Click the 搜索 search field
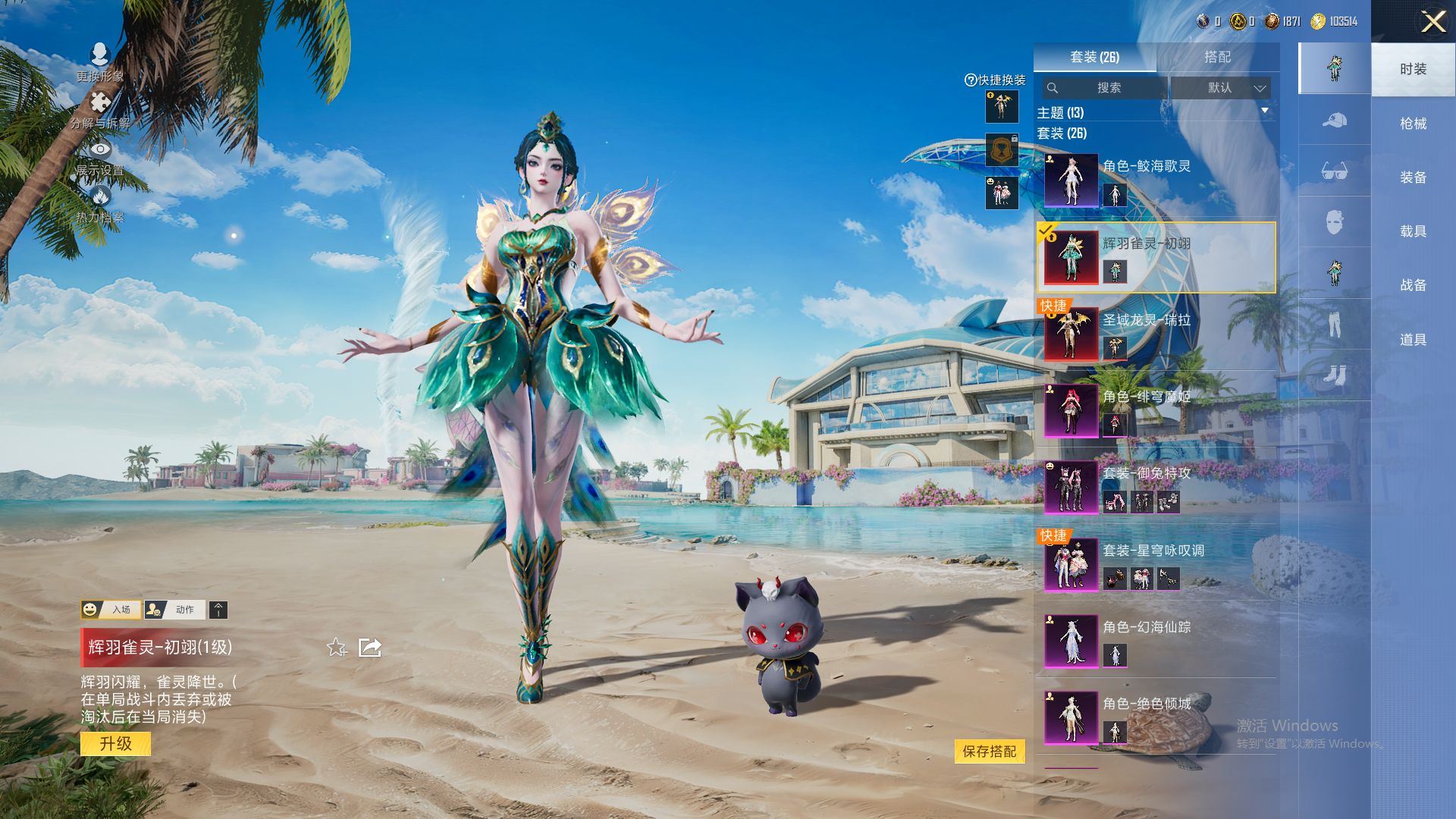This screenshot has height=819, width=1456. tap(1107, 88)
